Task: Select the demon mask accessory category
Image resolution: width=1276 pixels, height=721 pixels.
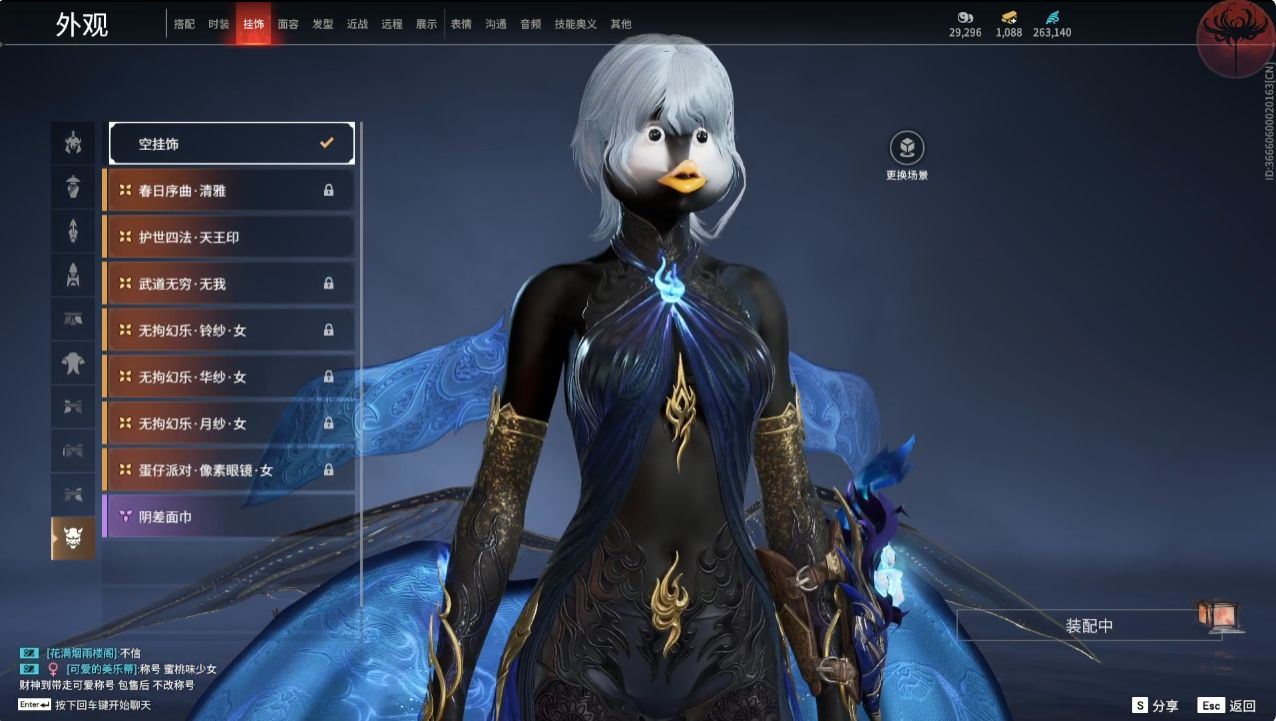Action: pos(73,539)
